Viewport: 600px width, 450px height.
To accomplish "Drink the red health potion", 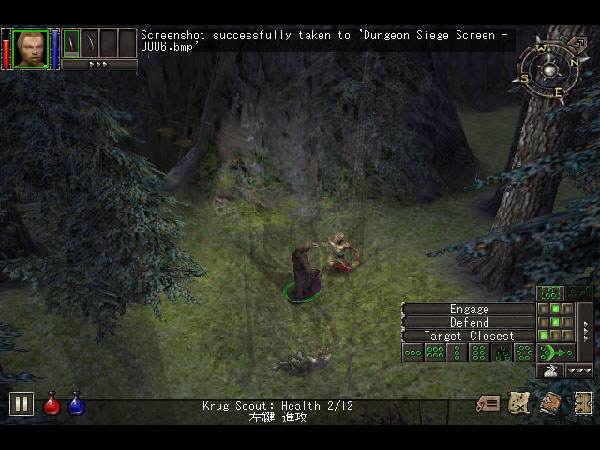I will (x=52, y=405).
